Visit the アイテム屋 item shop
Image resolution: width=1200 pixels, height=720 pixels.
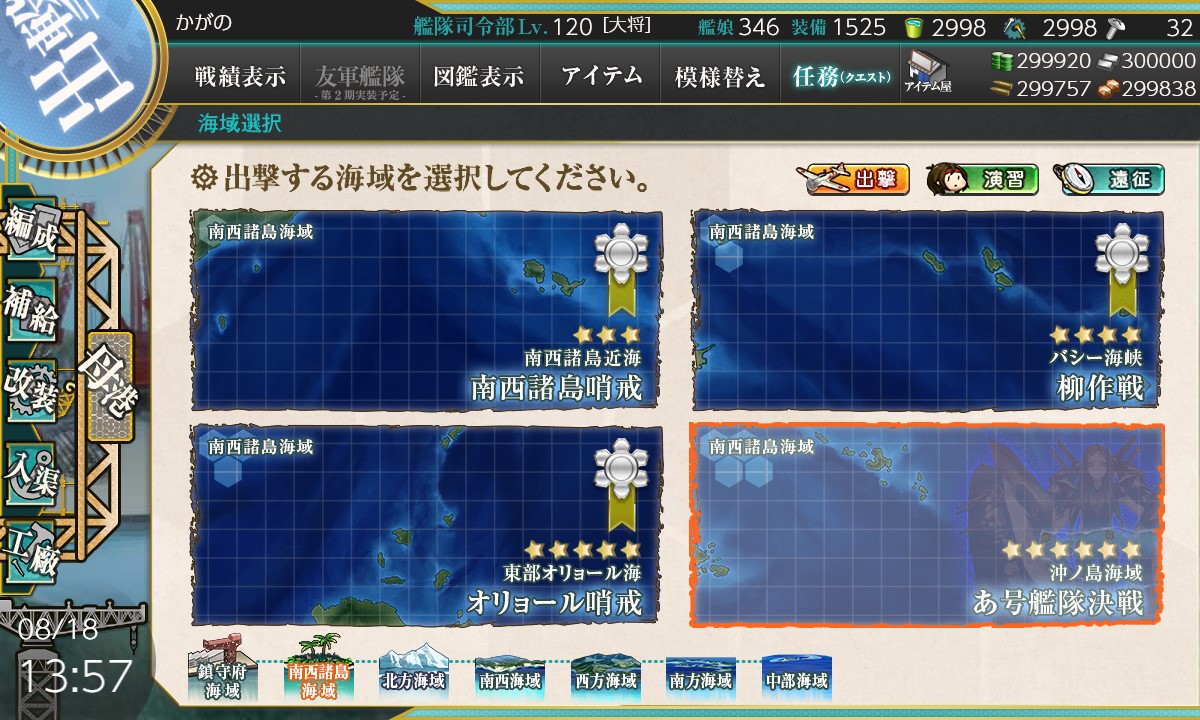coord(927,72)
